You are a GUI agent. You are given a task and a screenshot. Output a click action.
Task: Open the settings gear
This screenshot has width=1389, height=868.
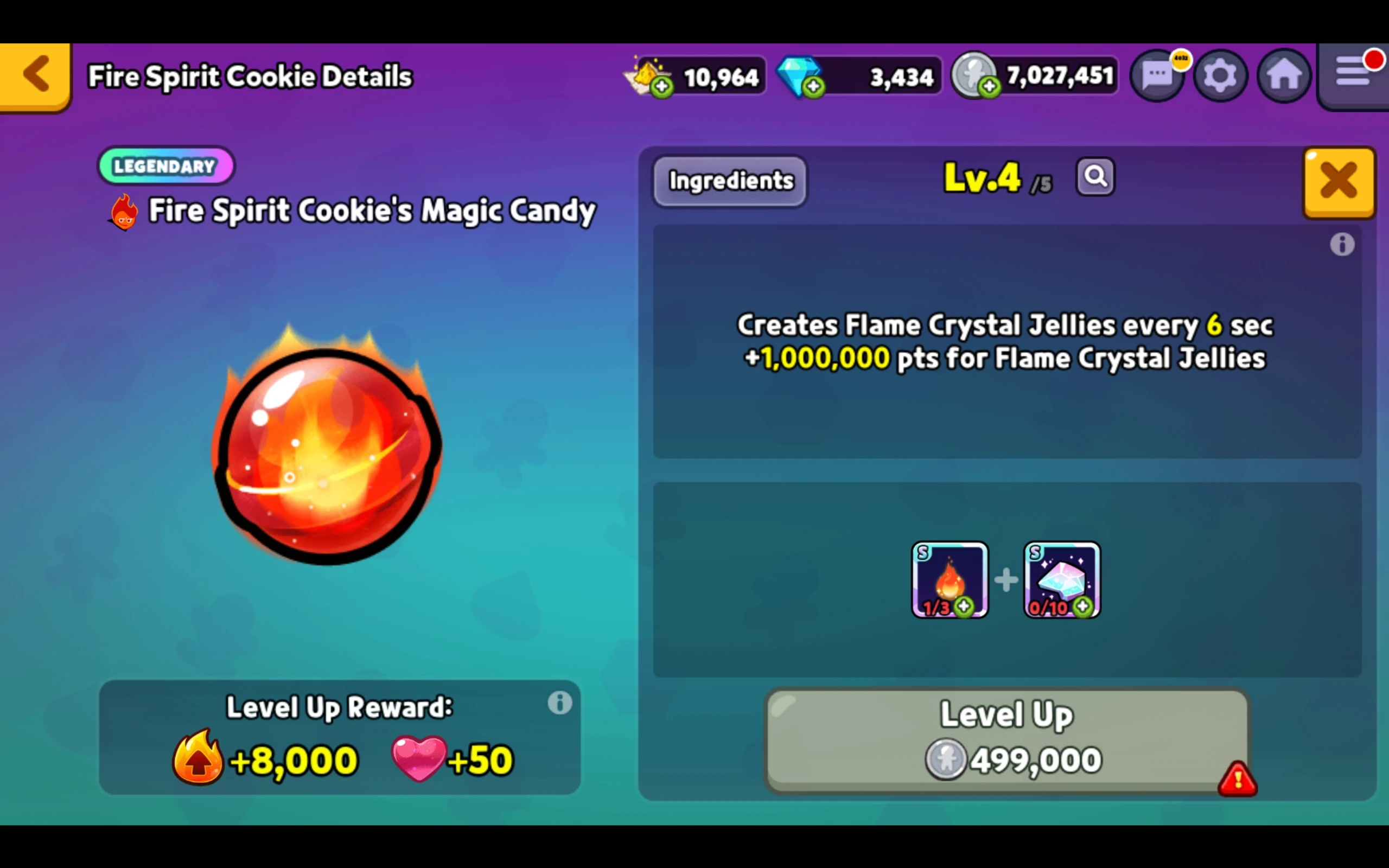tap(1220, 75)
